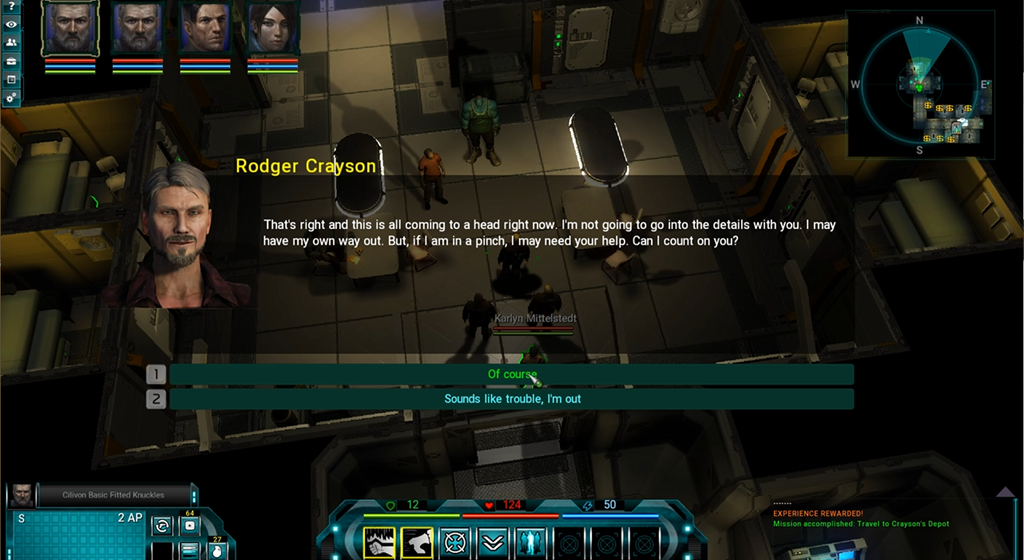Select the dark-haired woman party portrait

click(x=272, y=28)
